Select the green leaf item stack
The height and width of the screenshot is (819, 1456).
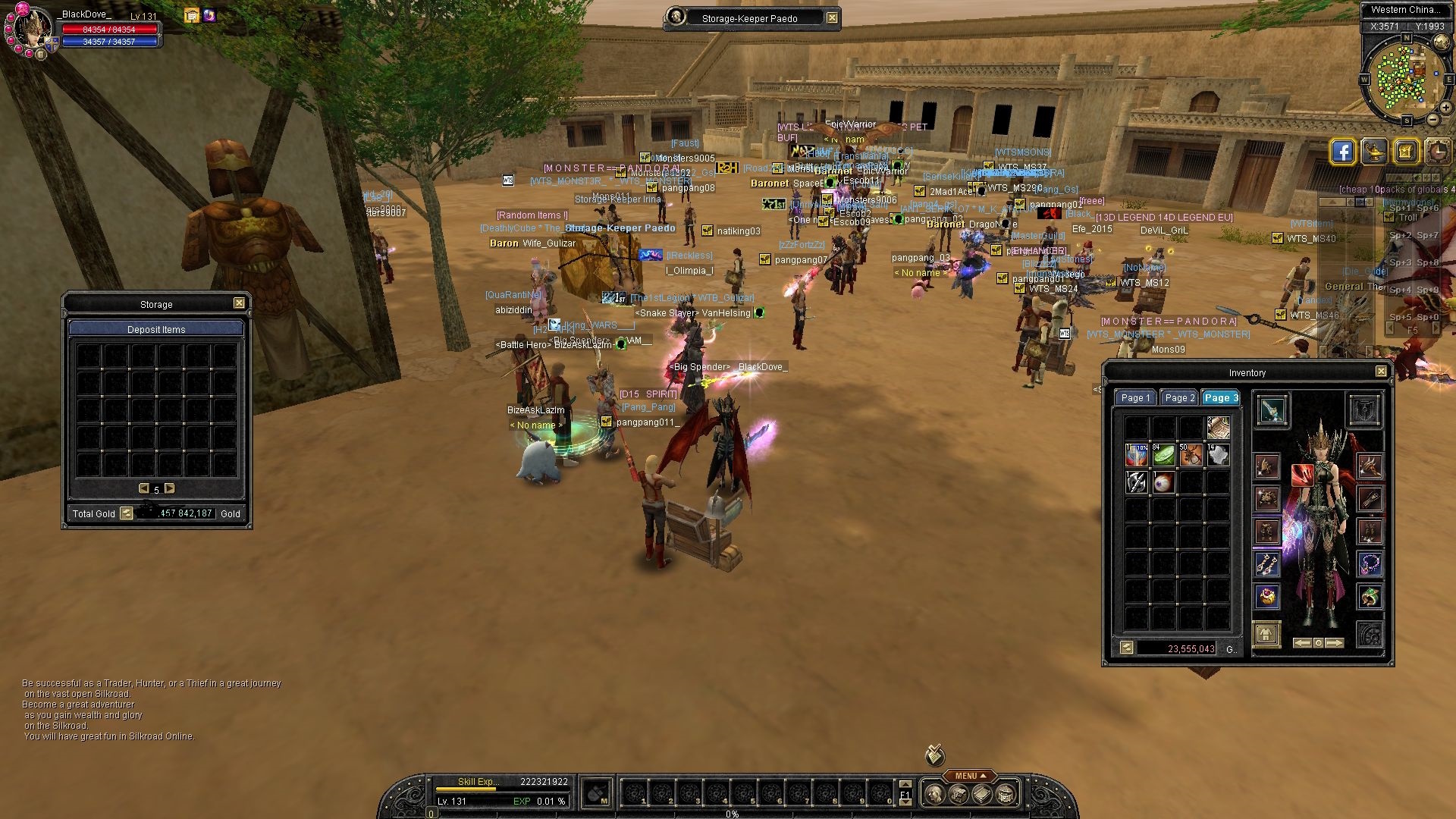click(1163, 455)
